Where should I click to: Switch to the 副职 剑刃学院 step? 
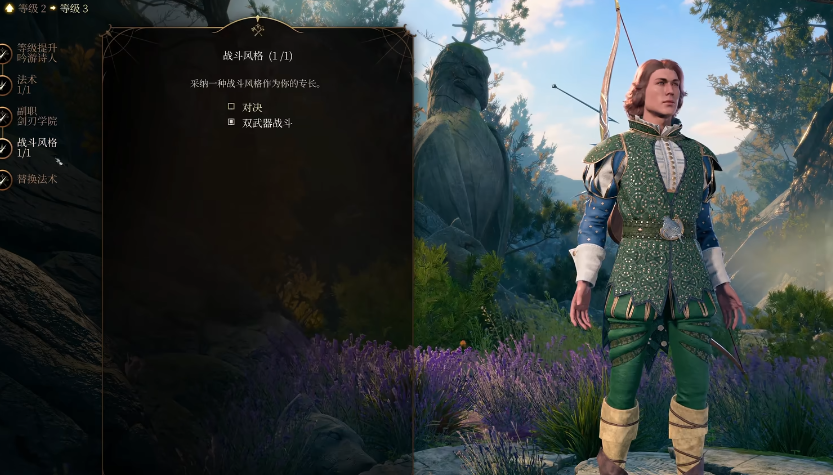[36, 116]
